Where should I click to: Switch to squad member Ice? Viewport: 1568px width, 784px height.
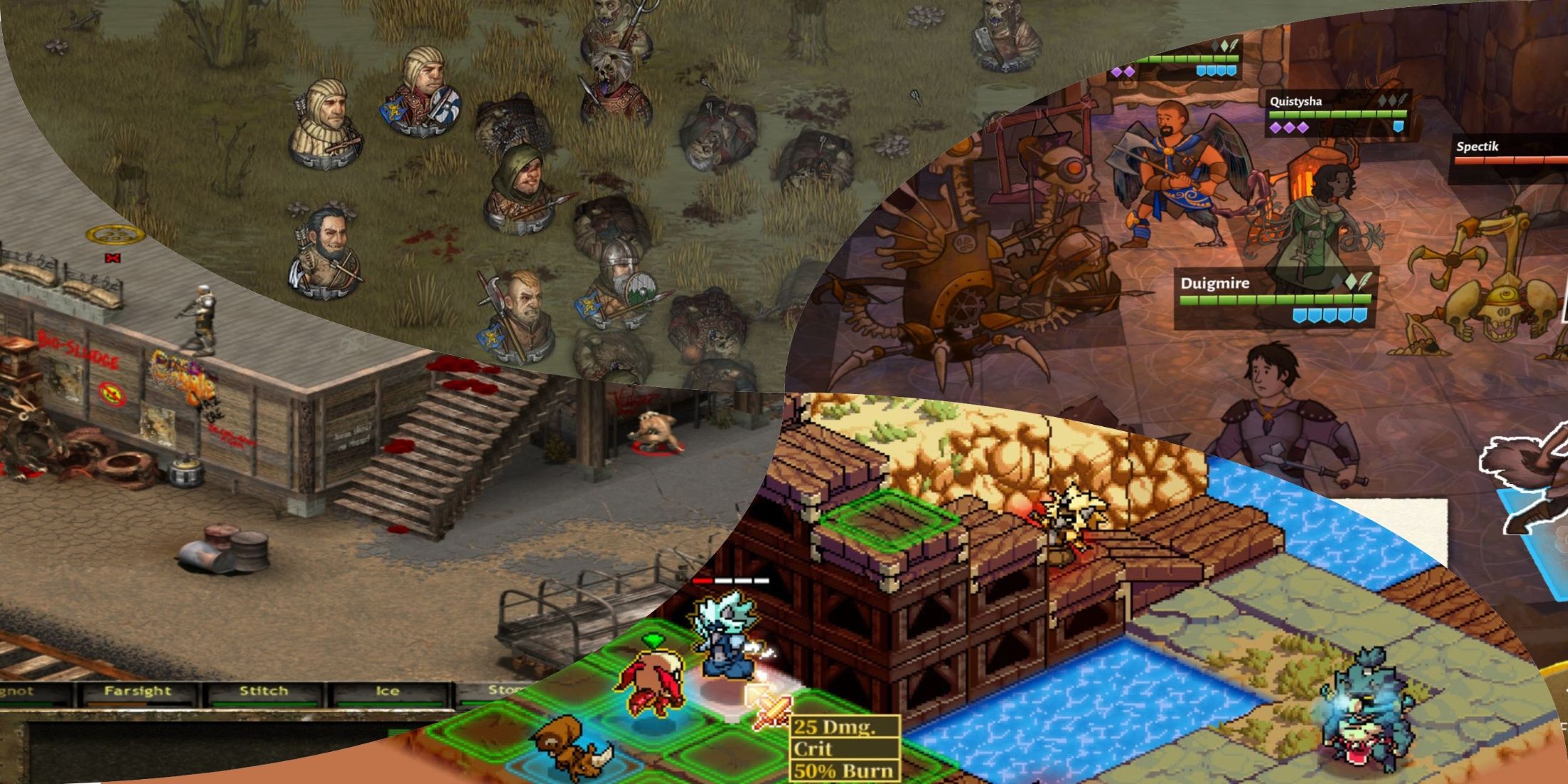pyautogui.click(x=387, y=691)
